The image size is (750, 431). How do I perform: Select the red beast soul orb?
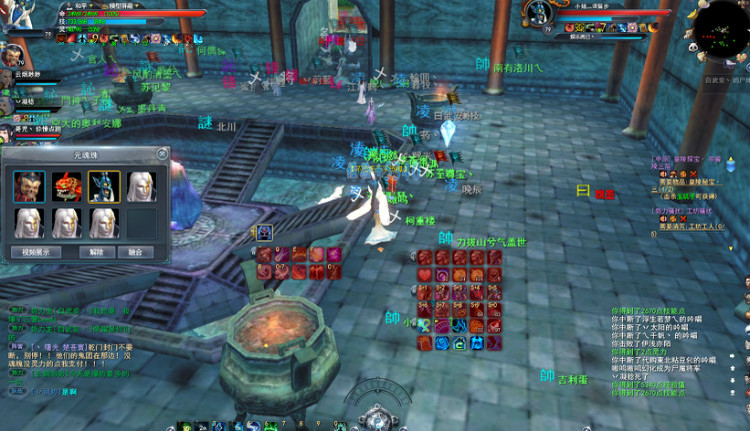66,186
